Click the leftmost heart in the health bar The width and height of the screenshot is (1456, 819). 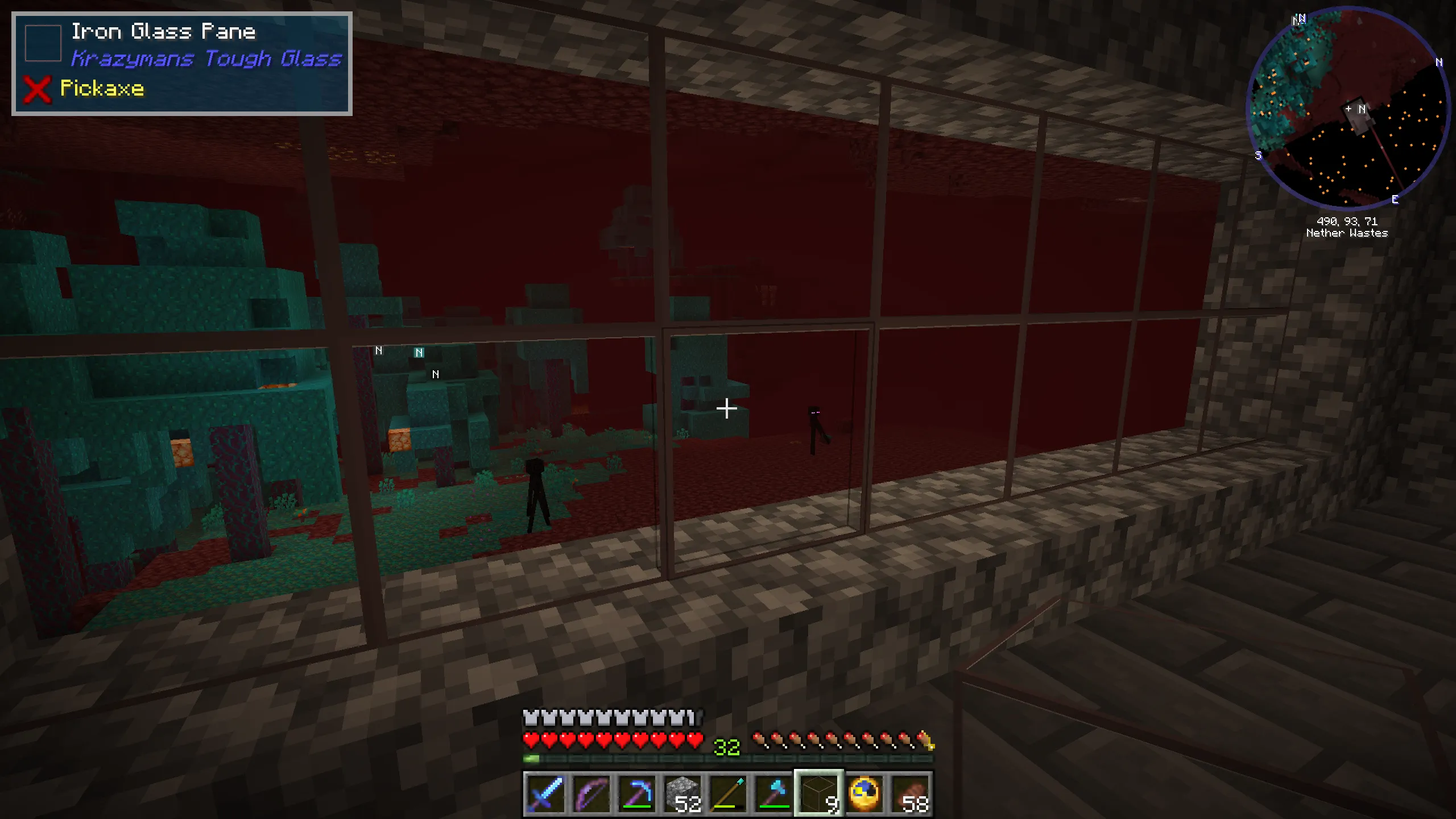point(531,741)
